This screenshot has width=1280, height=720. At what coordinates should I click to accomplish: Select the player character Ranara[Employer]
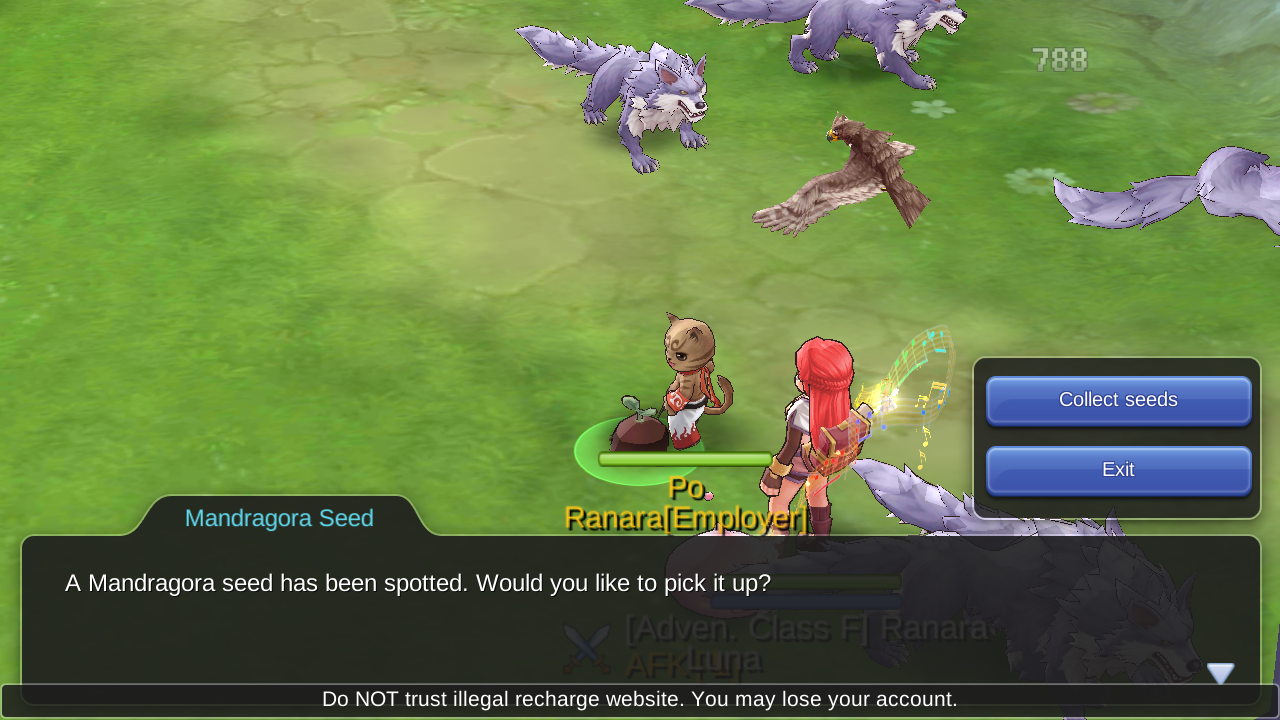[820, 420]
